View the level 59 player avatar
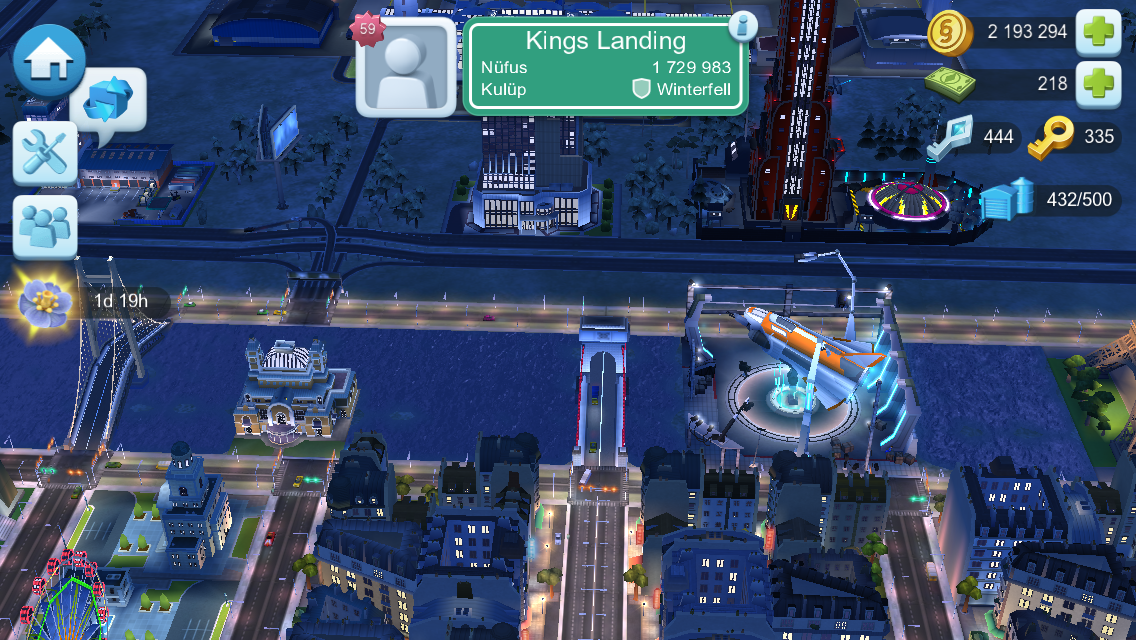This screenshot has width=1136, height=640. pos(406,68)
